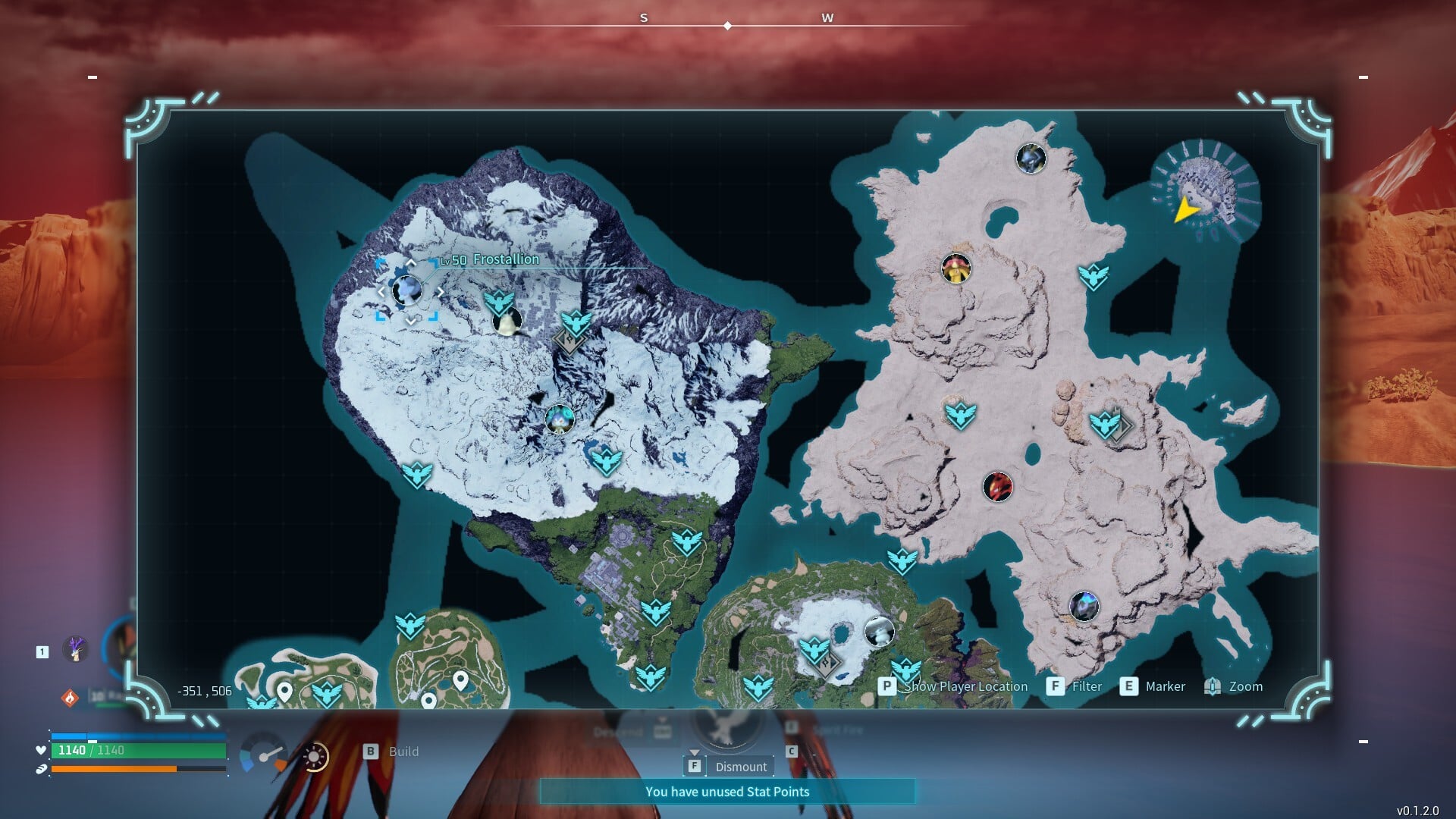This screenshot has width=1456, height=819.
Task: Click the yellow boss icon on the desert island
Action: click(x=957, y=267)
